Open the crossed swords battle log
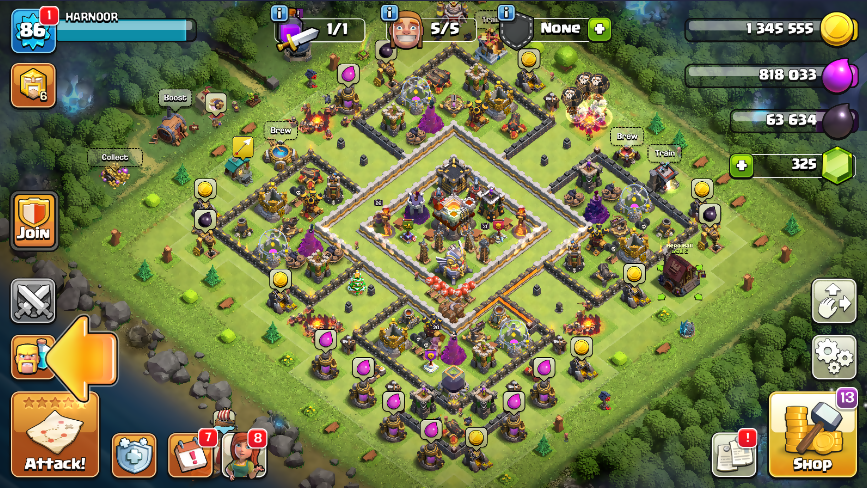 pyautogui.click(x=33, y=301)
